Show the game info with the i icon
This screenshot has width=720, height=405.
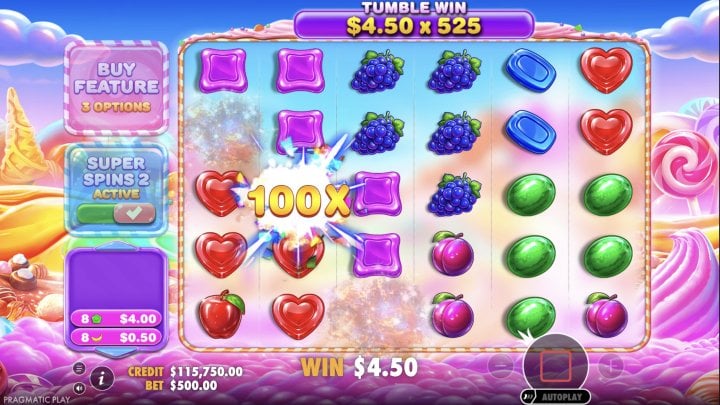pos(100,378)
